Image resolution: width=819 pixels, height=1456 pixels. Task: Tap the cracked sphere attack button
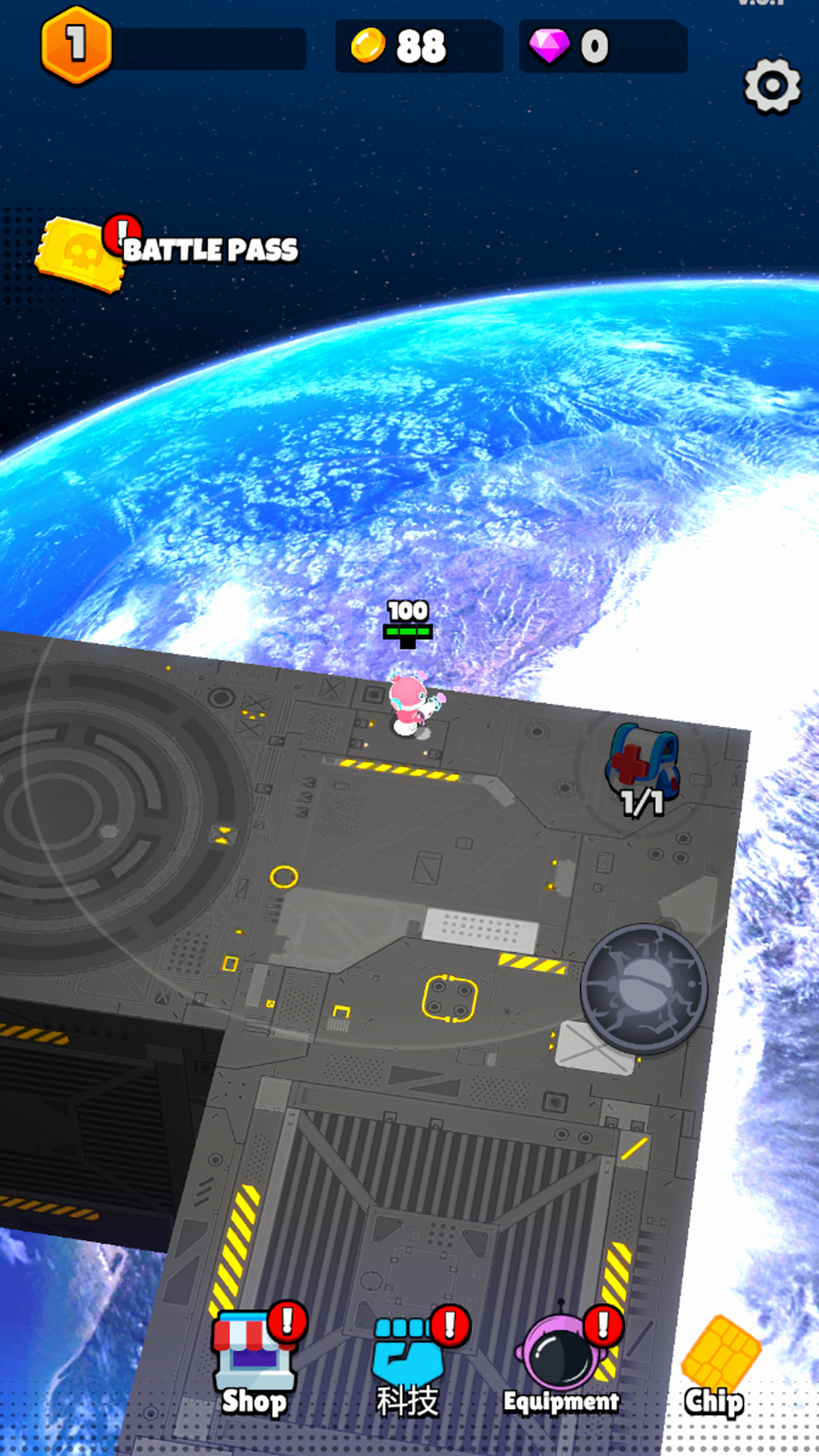pyautogui.click(x=644, y=988)
